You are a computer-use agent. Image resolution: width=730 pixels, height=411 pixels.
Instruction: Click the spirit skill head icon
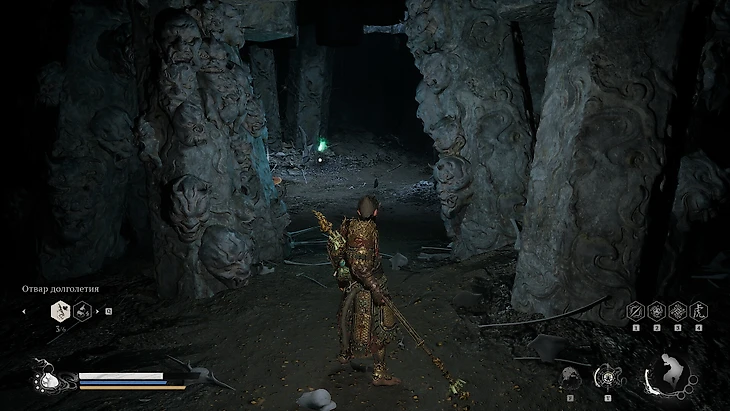pyautogui.click(x=570, y=377)
